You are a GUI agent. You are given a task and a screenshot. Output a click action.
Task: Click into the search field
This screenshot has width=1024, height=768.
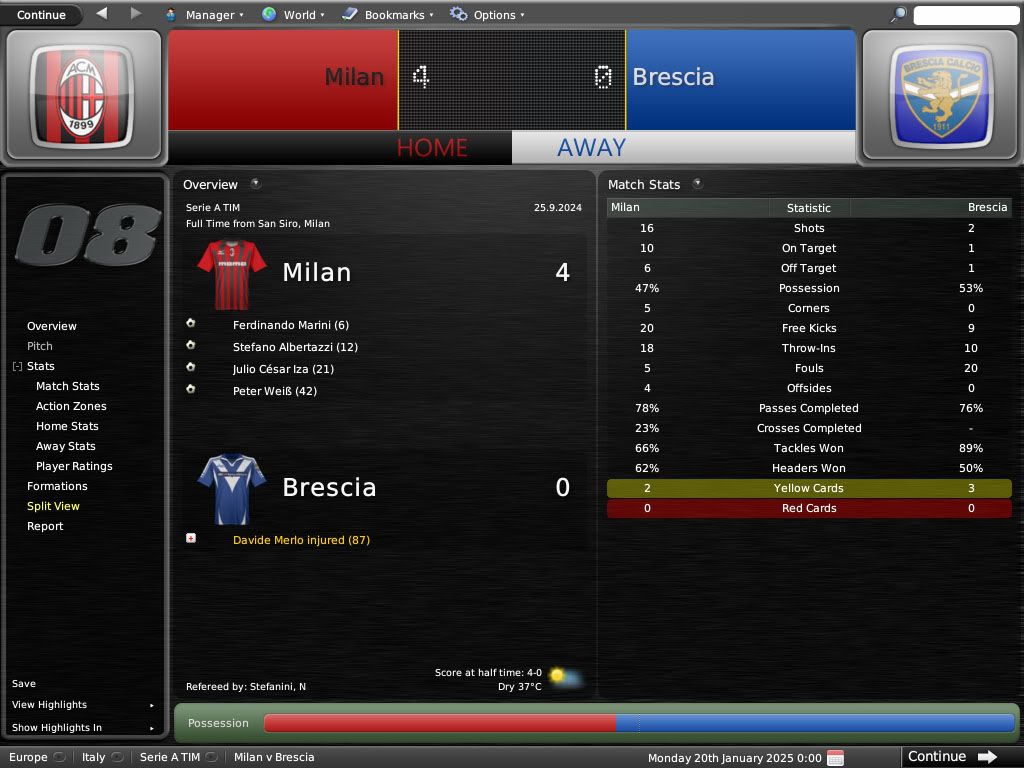(x=965, y=15)
